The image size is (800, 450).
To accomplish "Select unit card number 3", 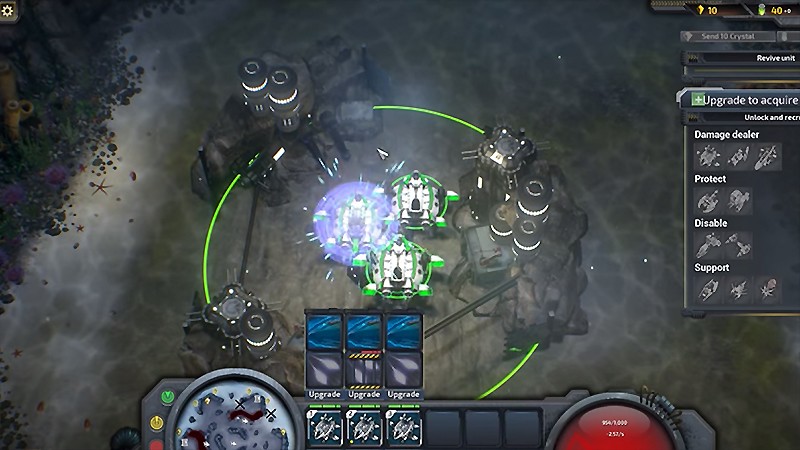I will (402, 428).
